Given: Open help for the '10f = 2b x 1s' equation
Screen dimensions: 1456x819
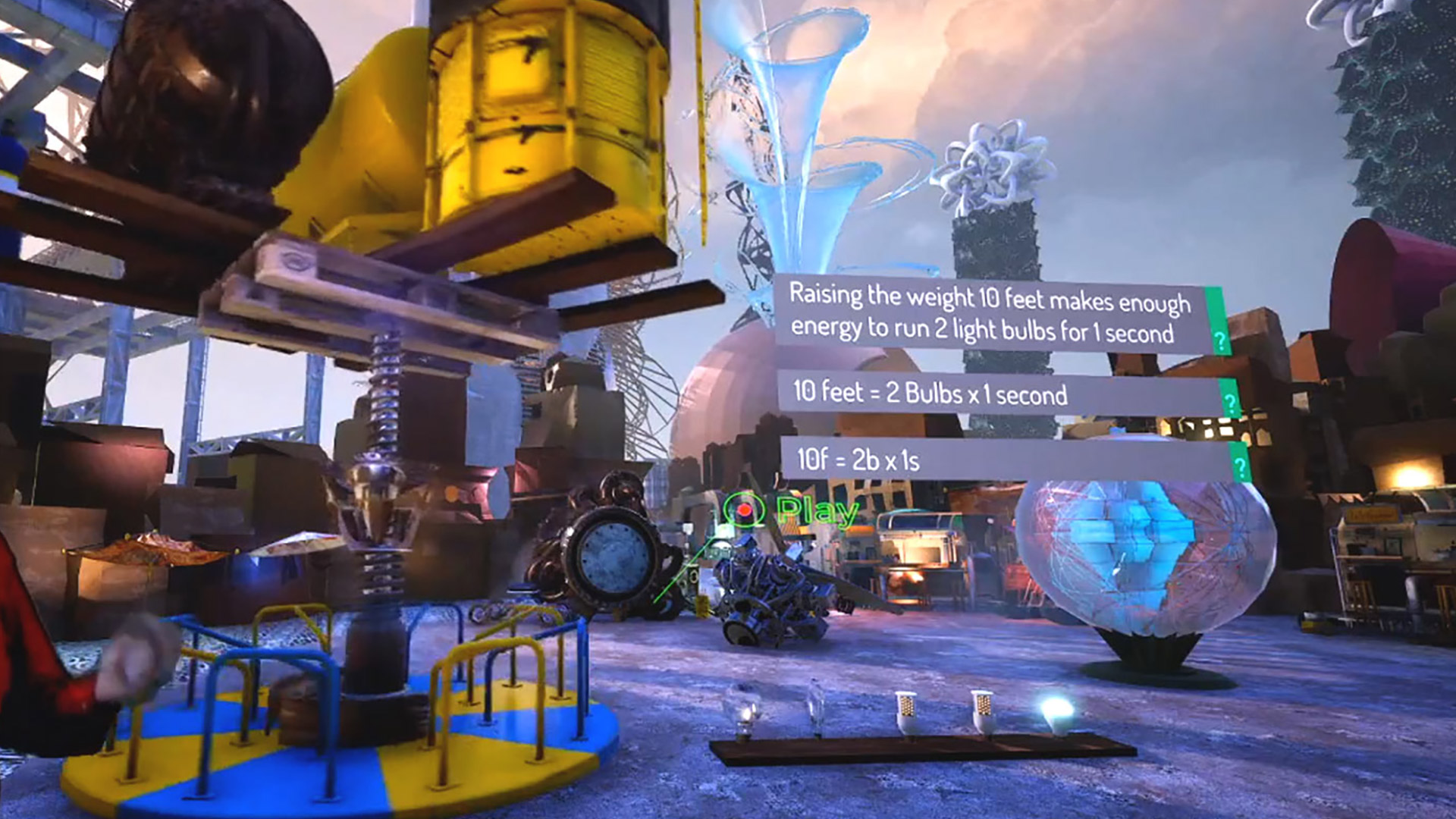Looking at the screenshot, I should click(1240, 466).
